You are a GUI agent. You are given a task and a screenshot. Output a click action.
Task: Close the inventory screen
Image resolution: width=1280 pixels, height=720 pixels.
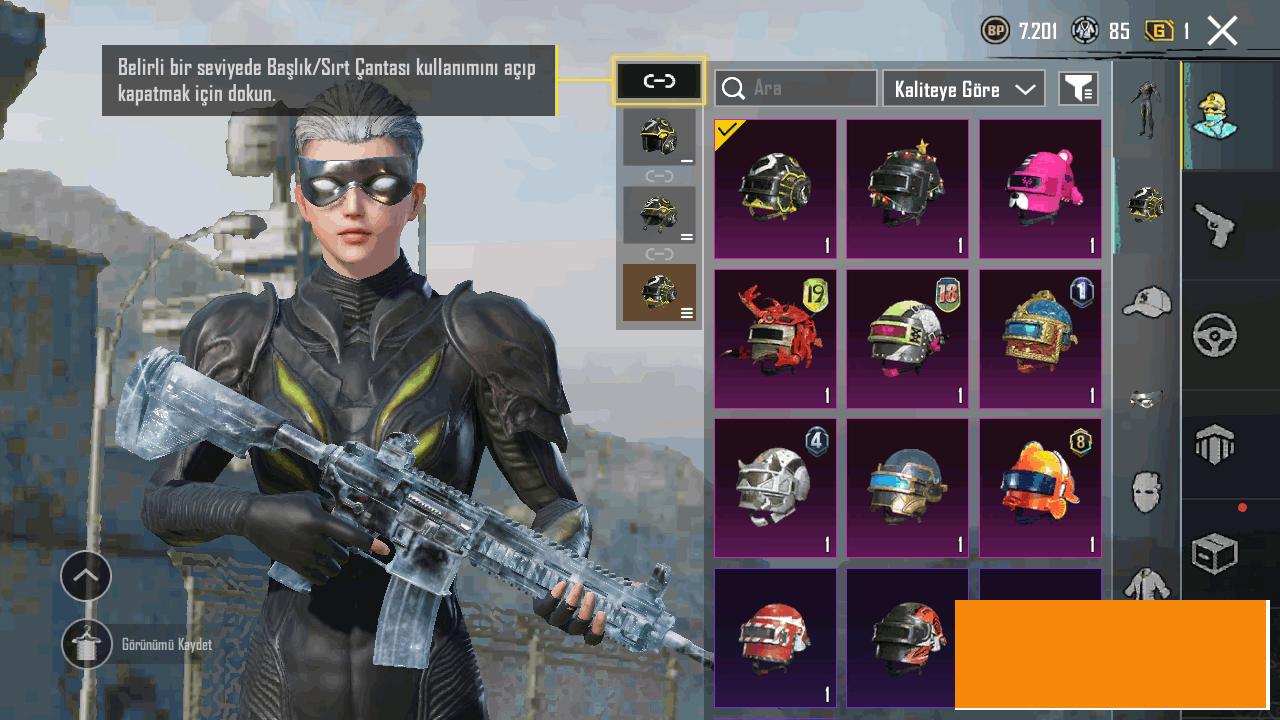tap(1222, 31)
